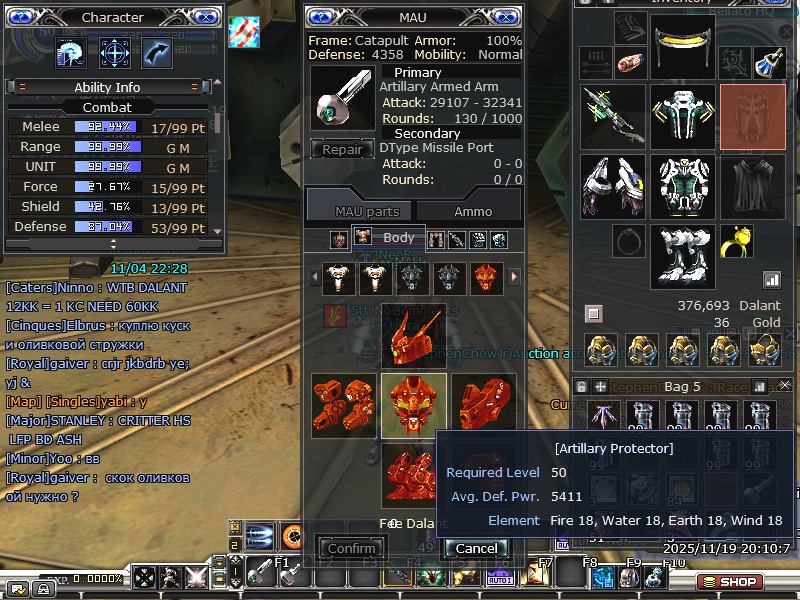Open the brain icon character tab

[72, 52]
